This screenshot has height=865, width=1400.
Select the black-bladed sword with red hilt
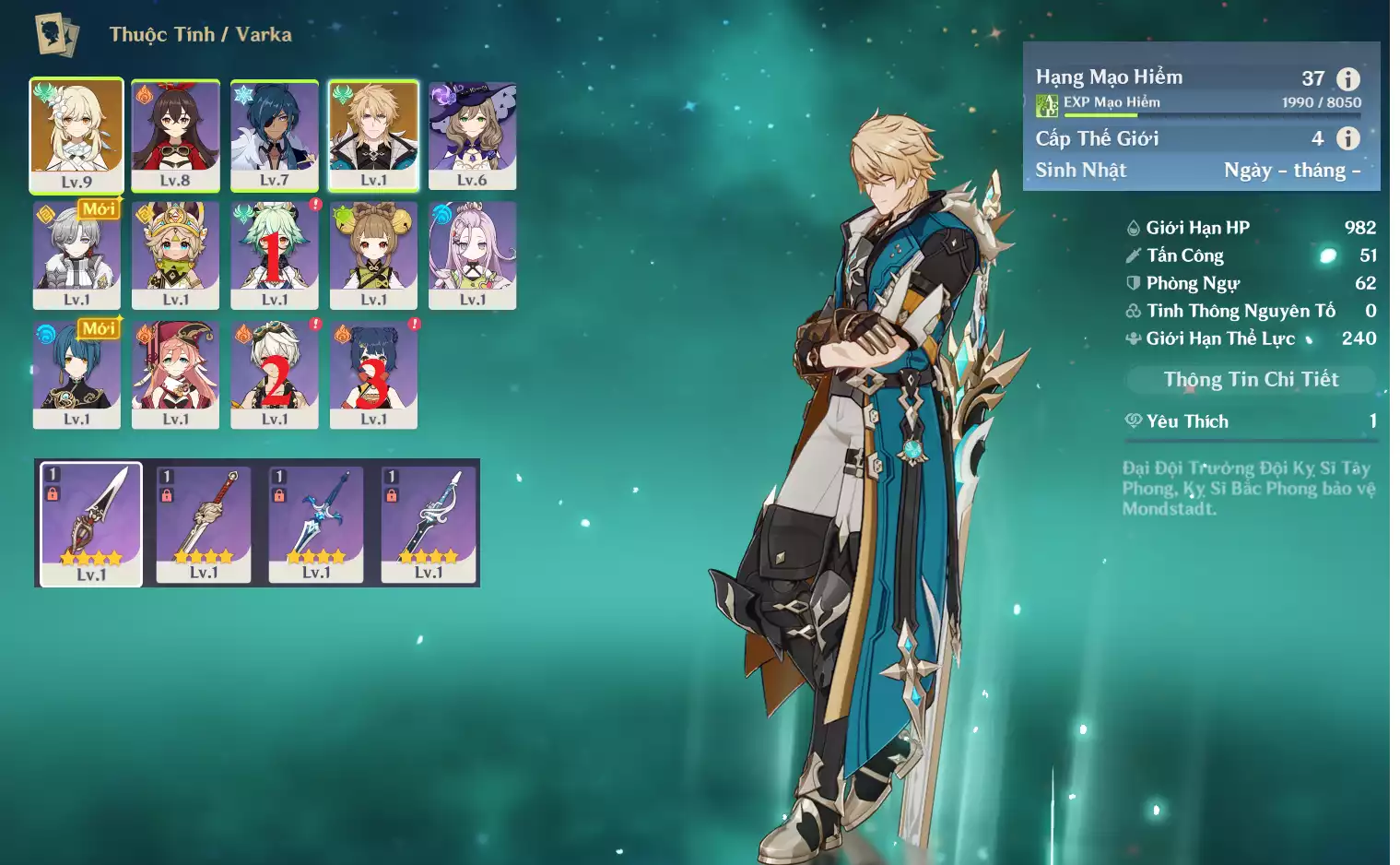(x=91, y=523)
